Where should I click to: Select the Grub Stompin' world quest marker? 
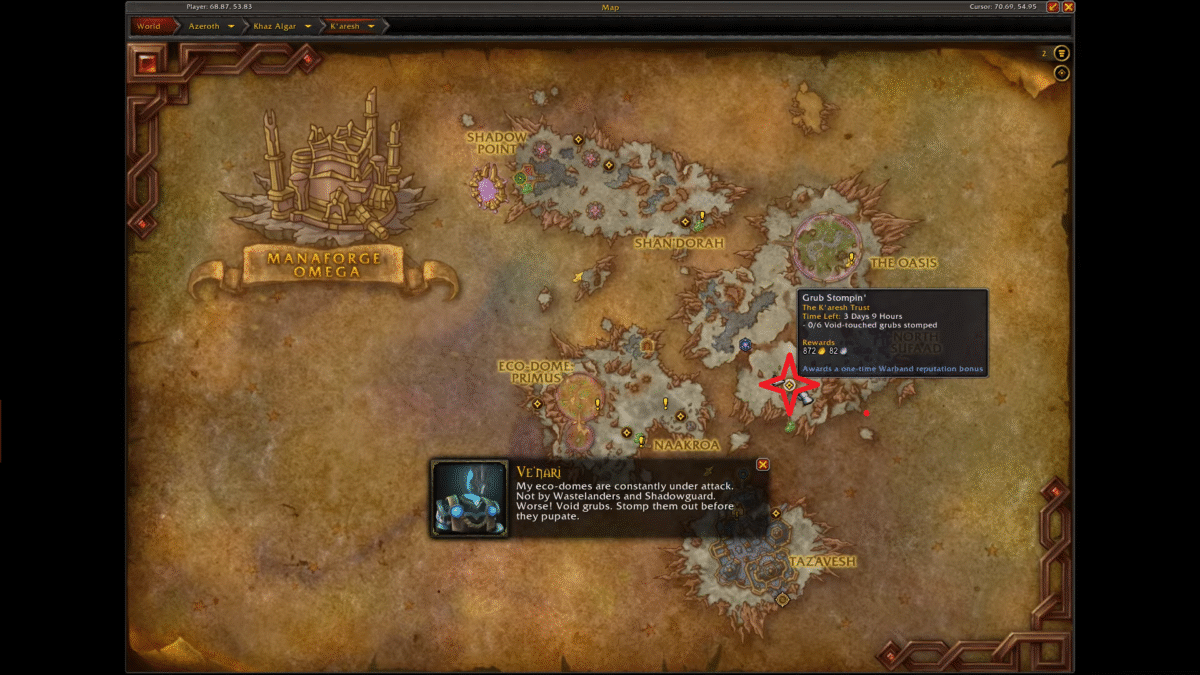[x=789, y=385]
